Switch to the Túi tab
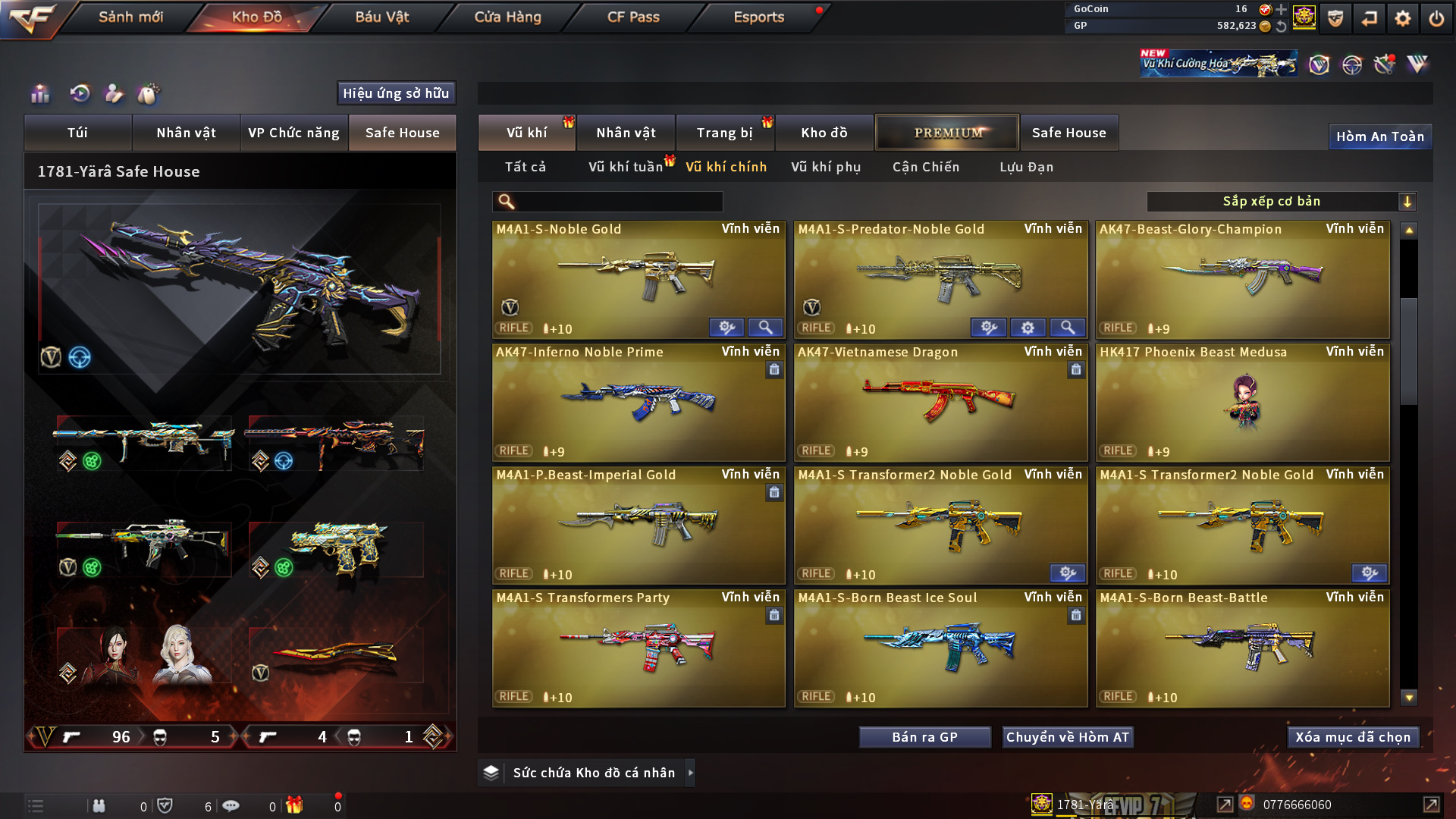This screenshot has width=1456, height=819. click(77, 133)
